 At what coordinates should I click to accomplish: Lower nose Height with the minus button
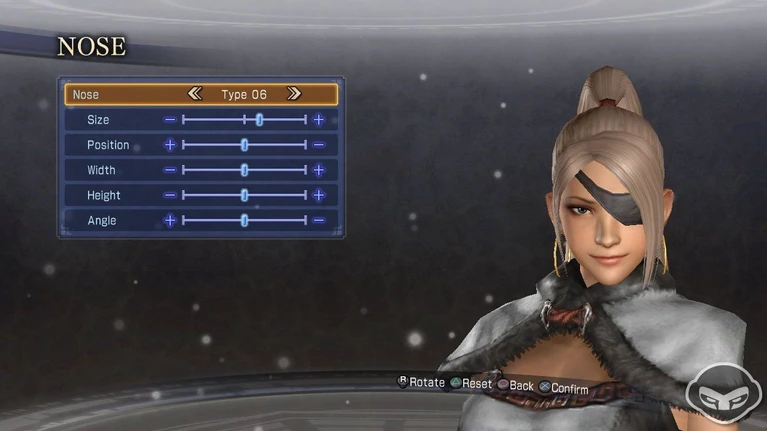(x=170, y=195)
